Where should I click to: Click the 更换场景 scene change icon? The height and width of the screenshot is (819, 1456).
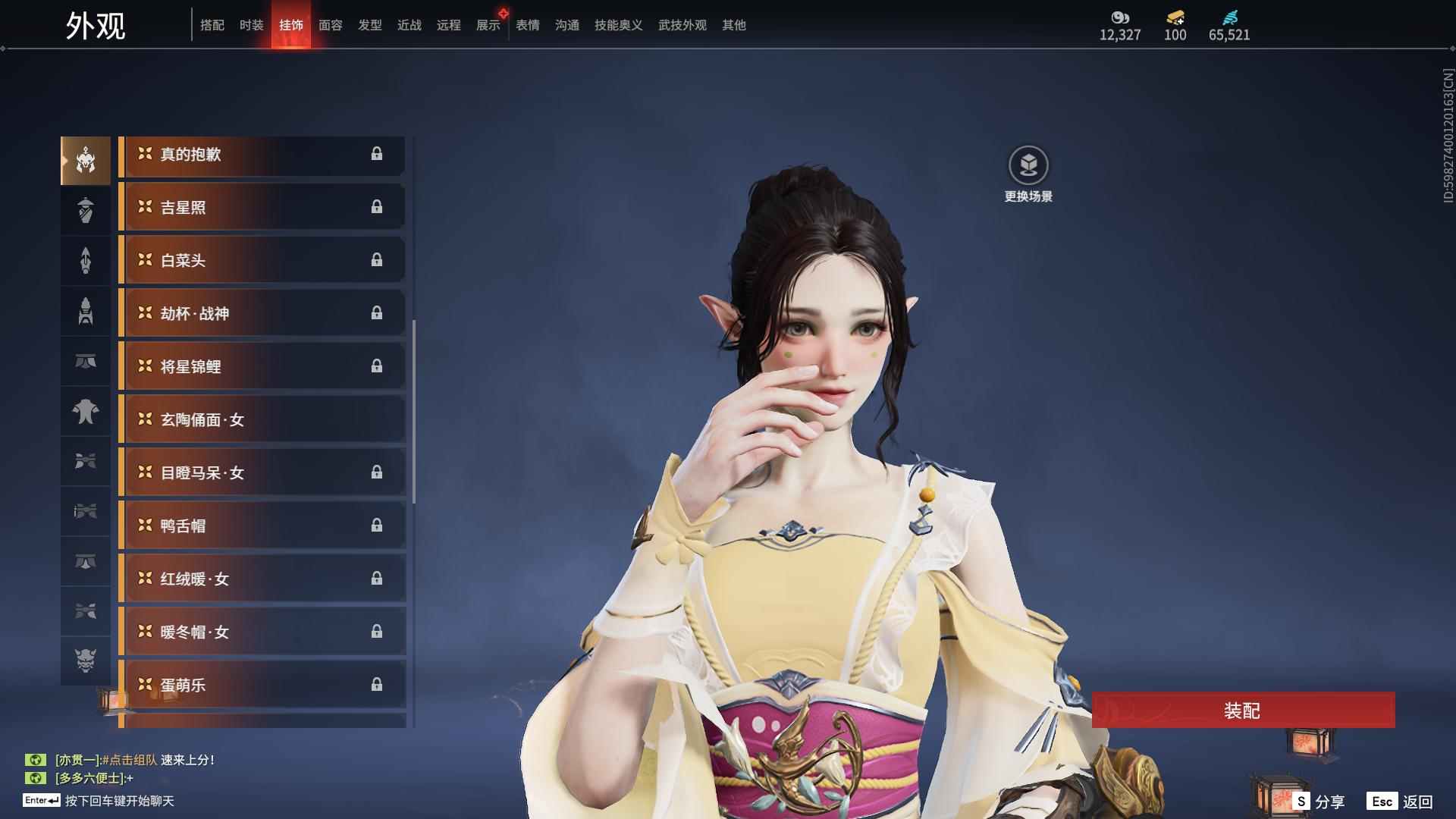pos(1028,166)
